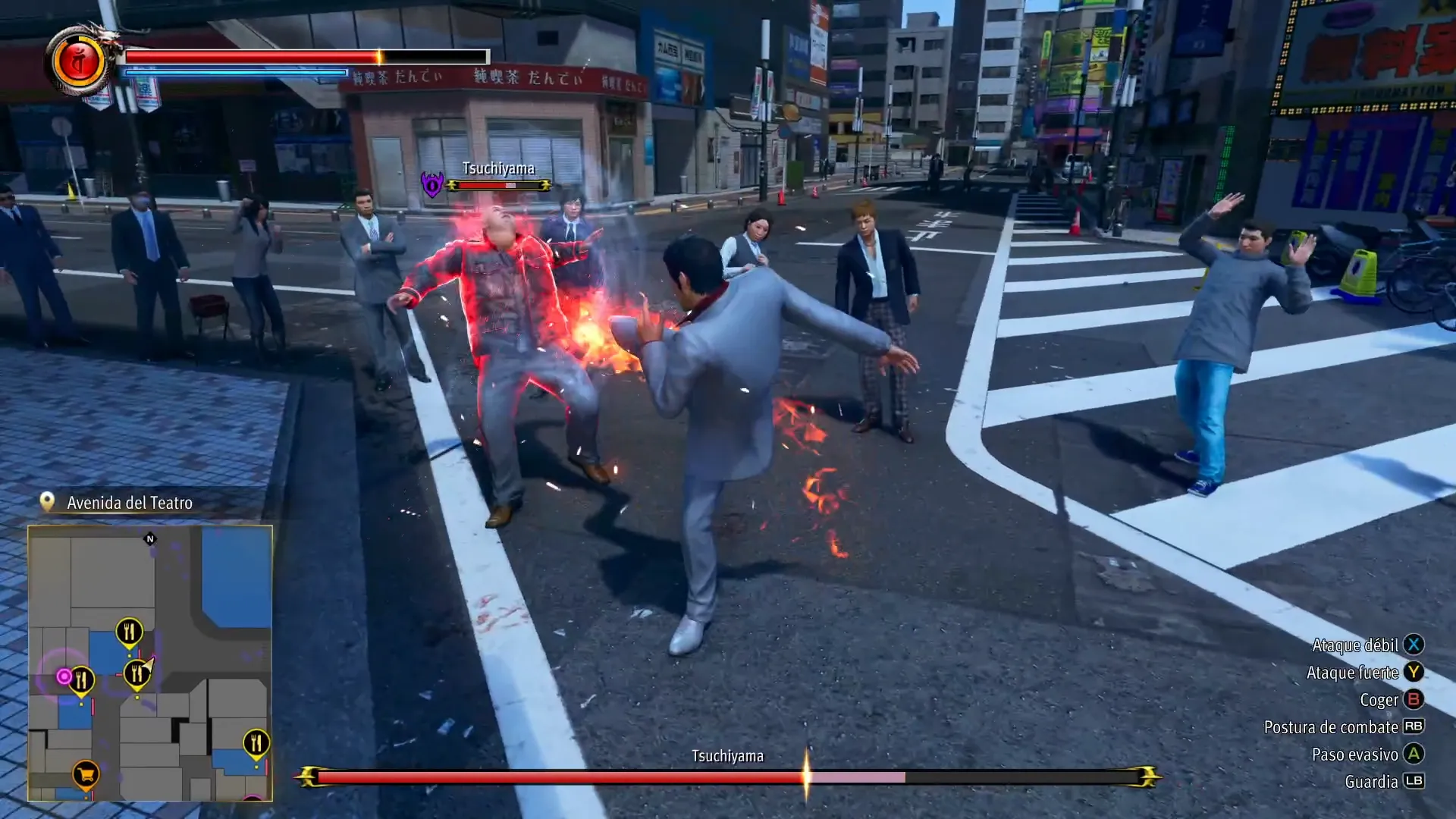Click the north indicator on the minimap

coord(149,538)
